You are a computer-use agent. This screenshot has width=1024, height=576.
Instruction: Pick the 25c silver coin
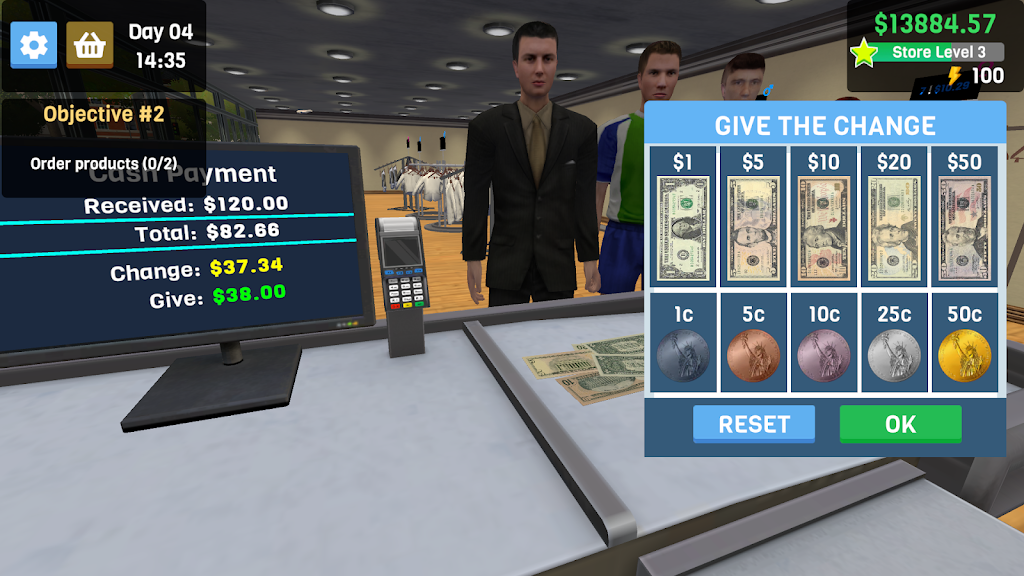[x=894, y=354]
